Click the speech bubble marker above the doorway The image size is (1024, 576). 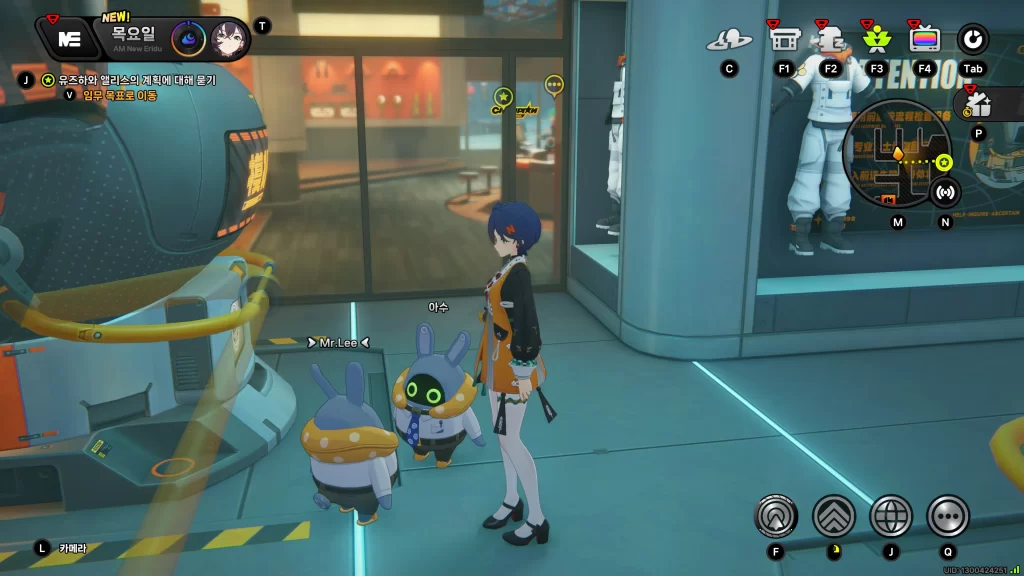tap(554, 85)
